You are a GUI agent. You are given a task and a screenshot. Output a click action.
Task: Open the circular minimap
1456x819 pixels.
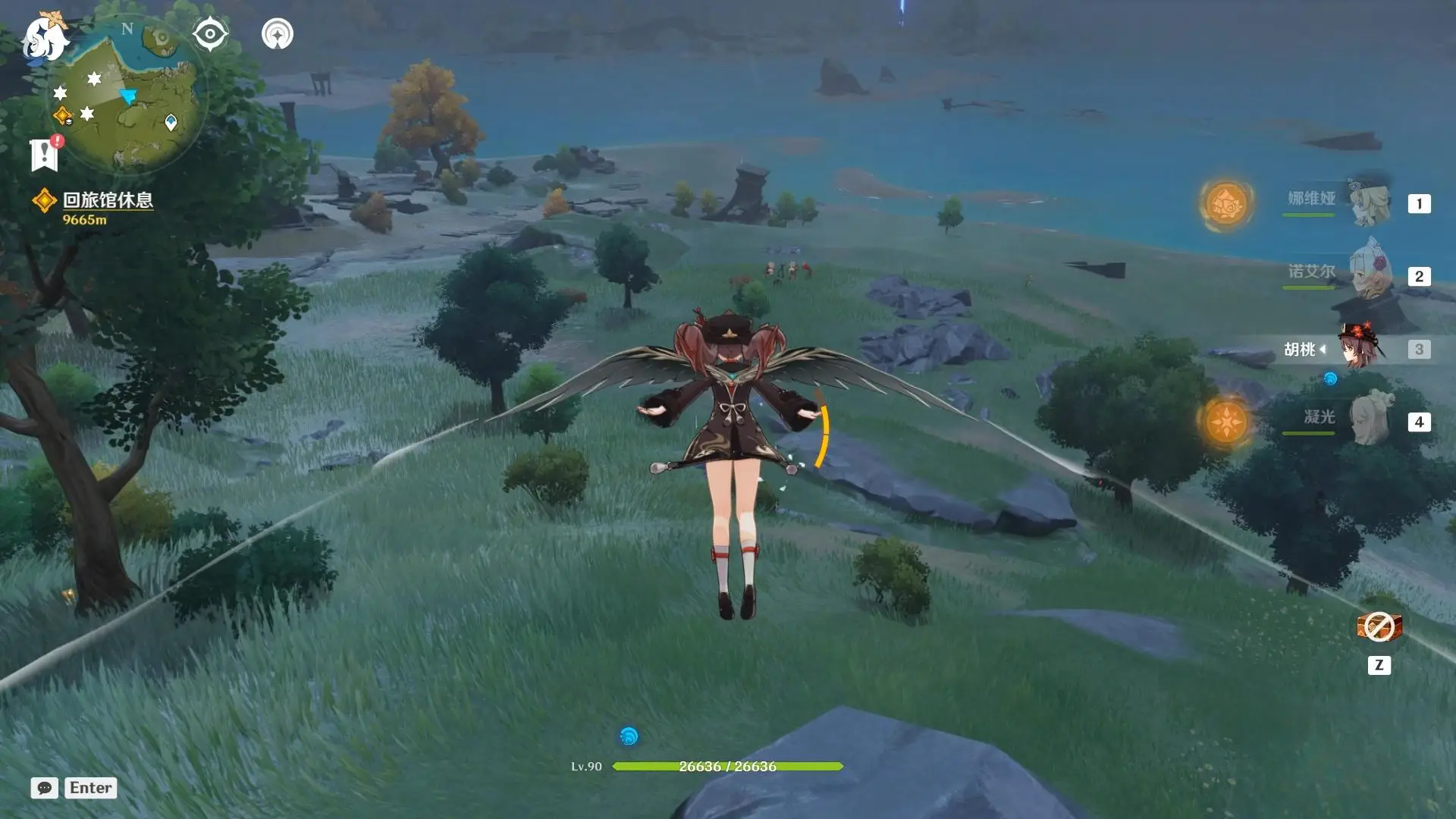pos(127,96)
